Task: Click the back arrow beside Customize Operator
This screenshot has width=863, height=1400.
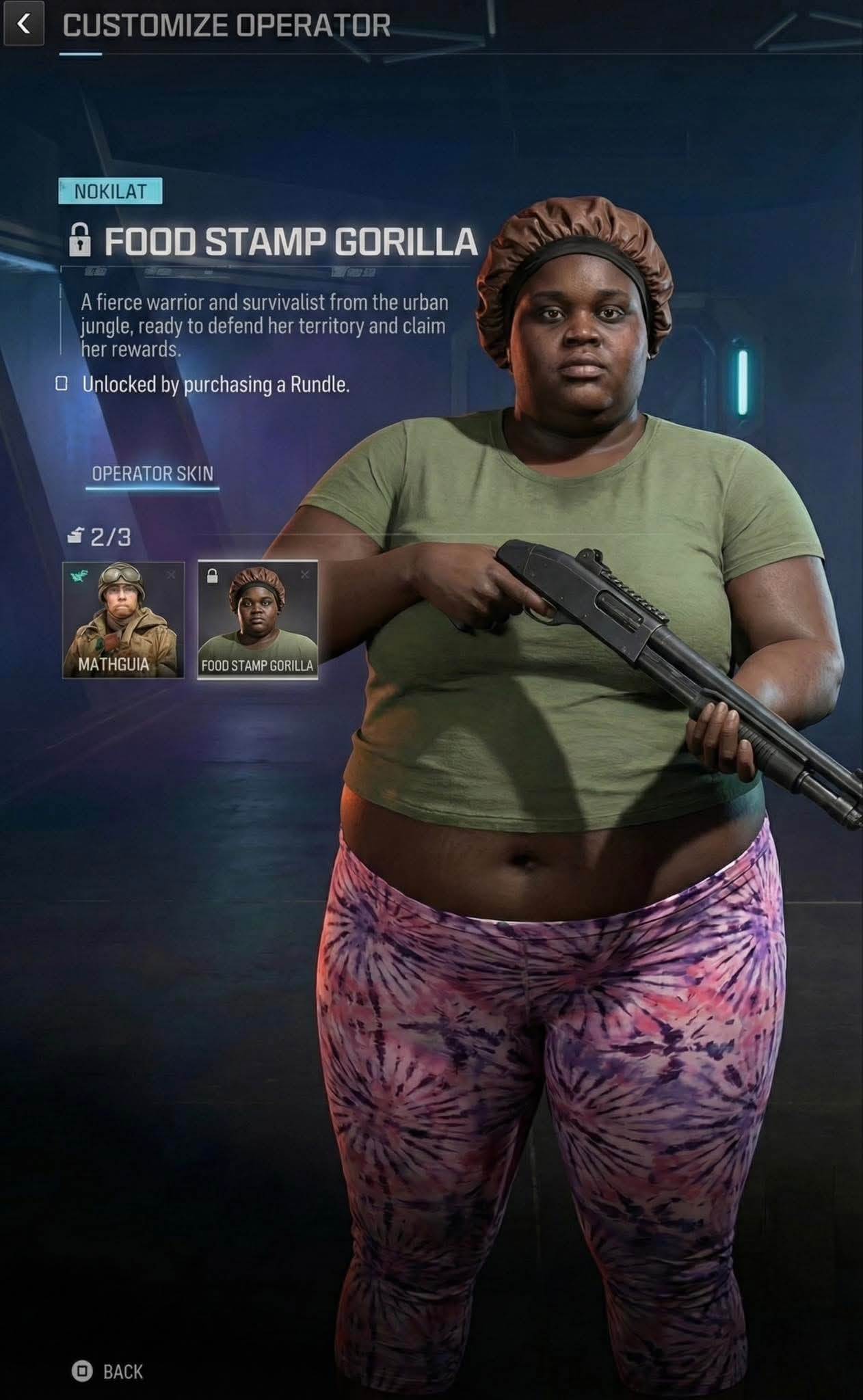Action: (x=24, y=25)
